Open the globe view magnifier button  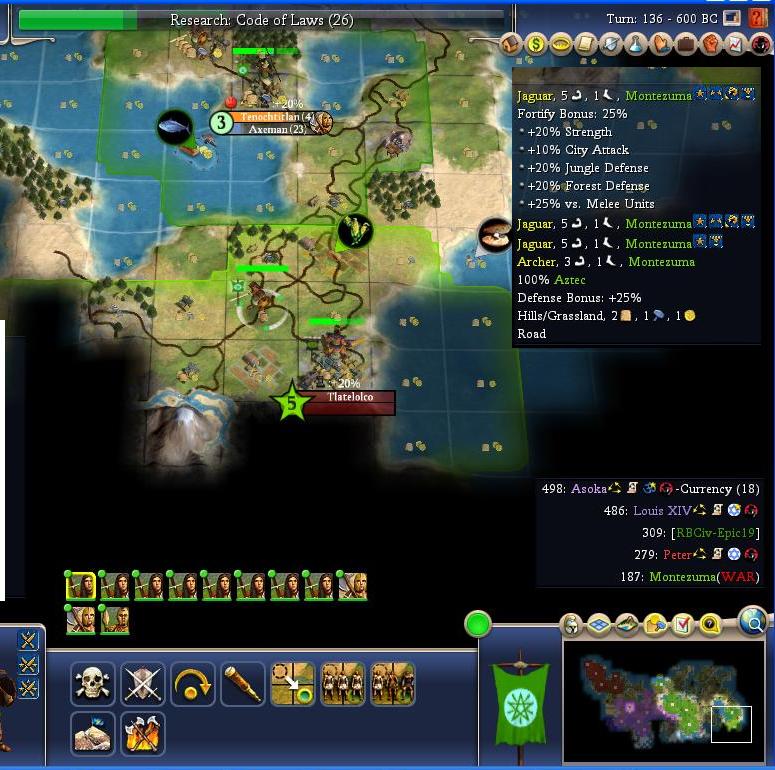(753, 623)
